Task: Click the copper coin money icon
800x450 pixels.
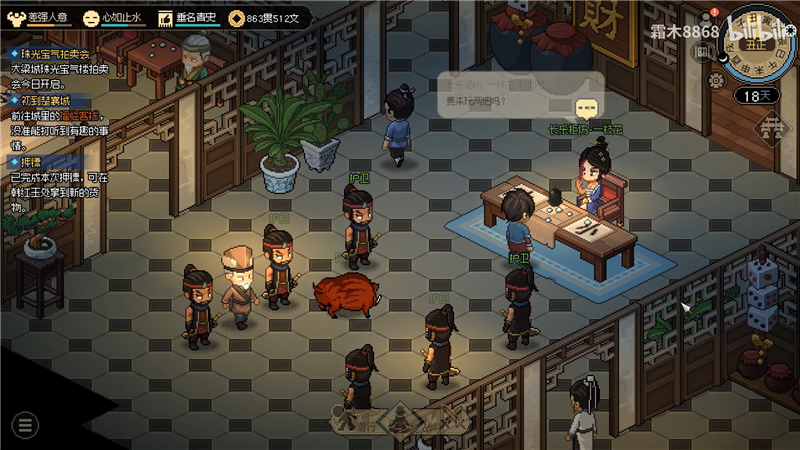Action: (x=237, y=17)
